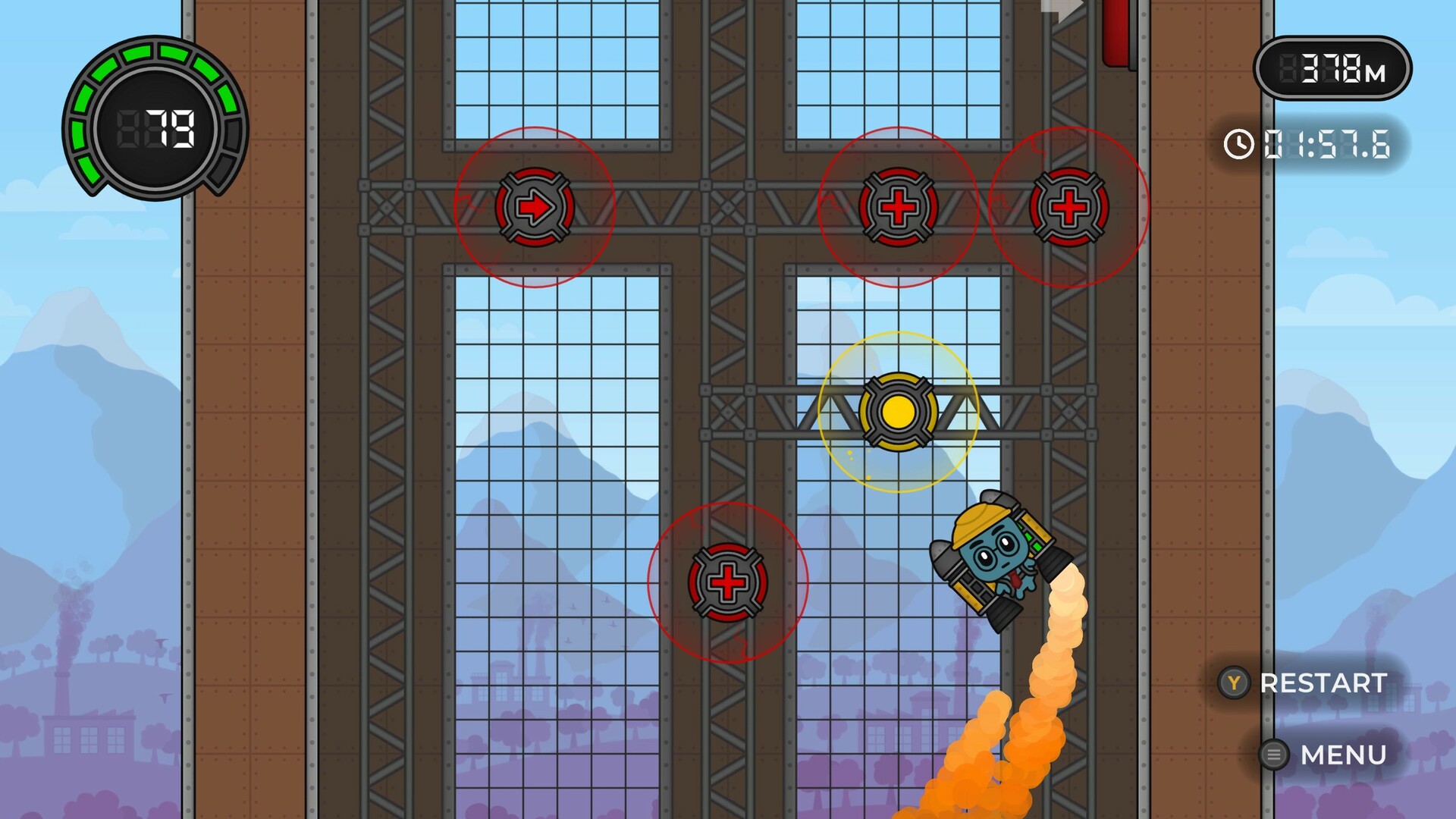The height and width of the screenshot is (819, 1456).
Task: Click the number 79 on the gauge
Action: (x=171, y=127)
